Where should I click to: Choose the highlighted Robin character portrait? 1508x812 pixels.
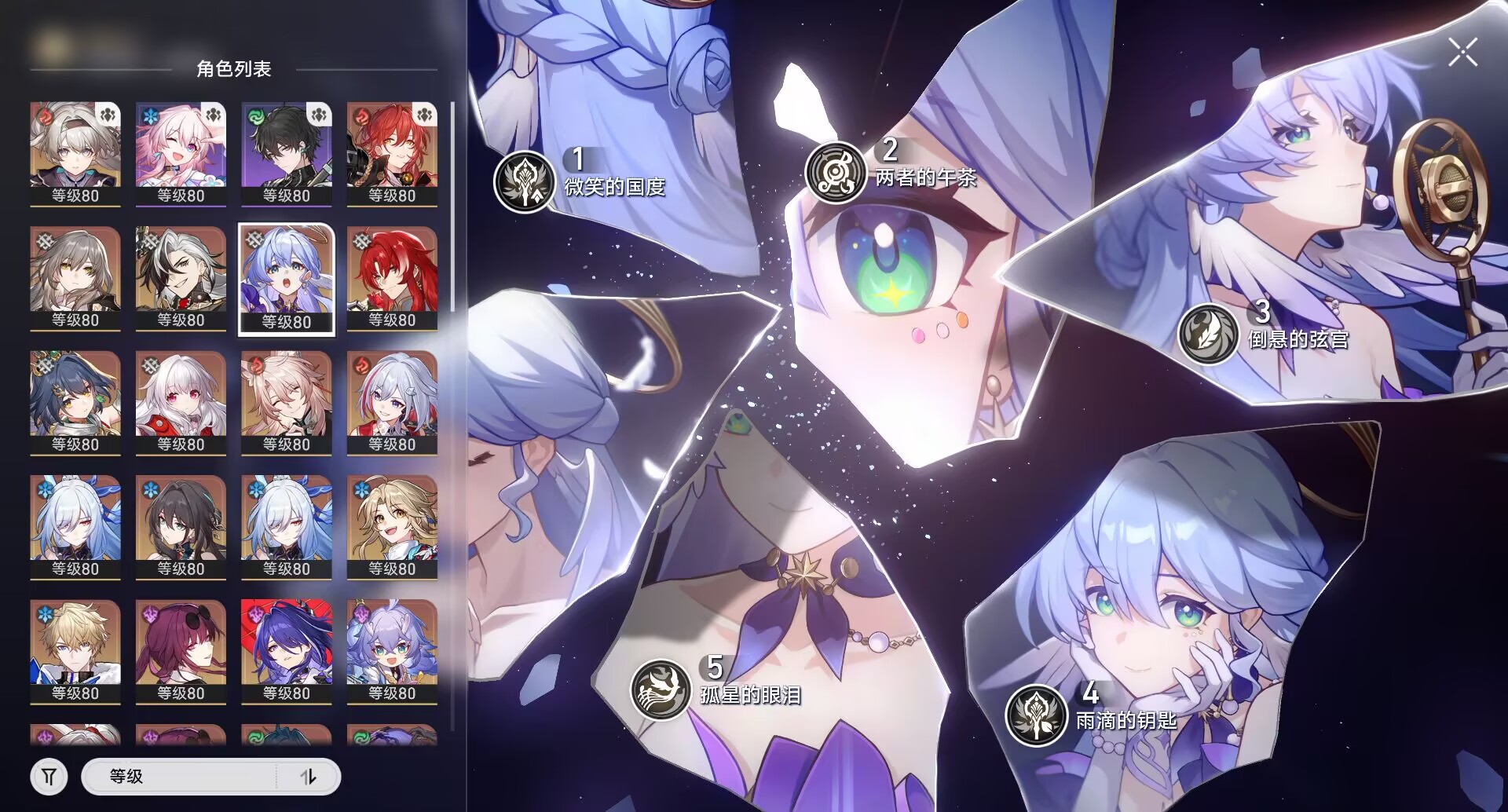pos(287,279)
